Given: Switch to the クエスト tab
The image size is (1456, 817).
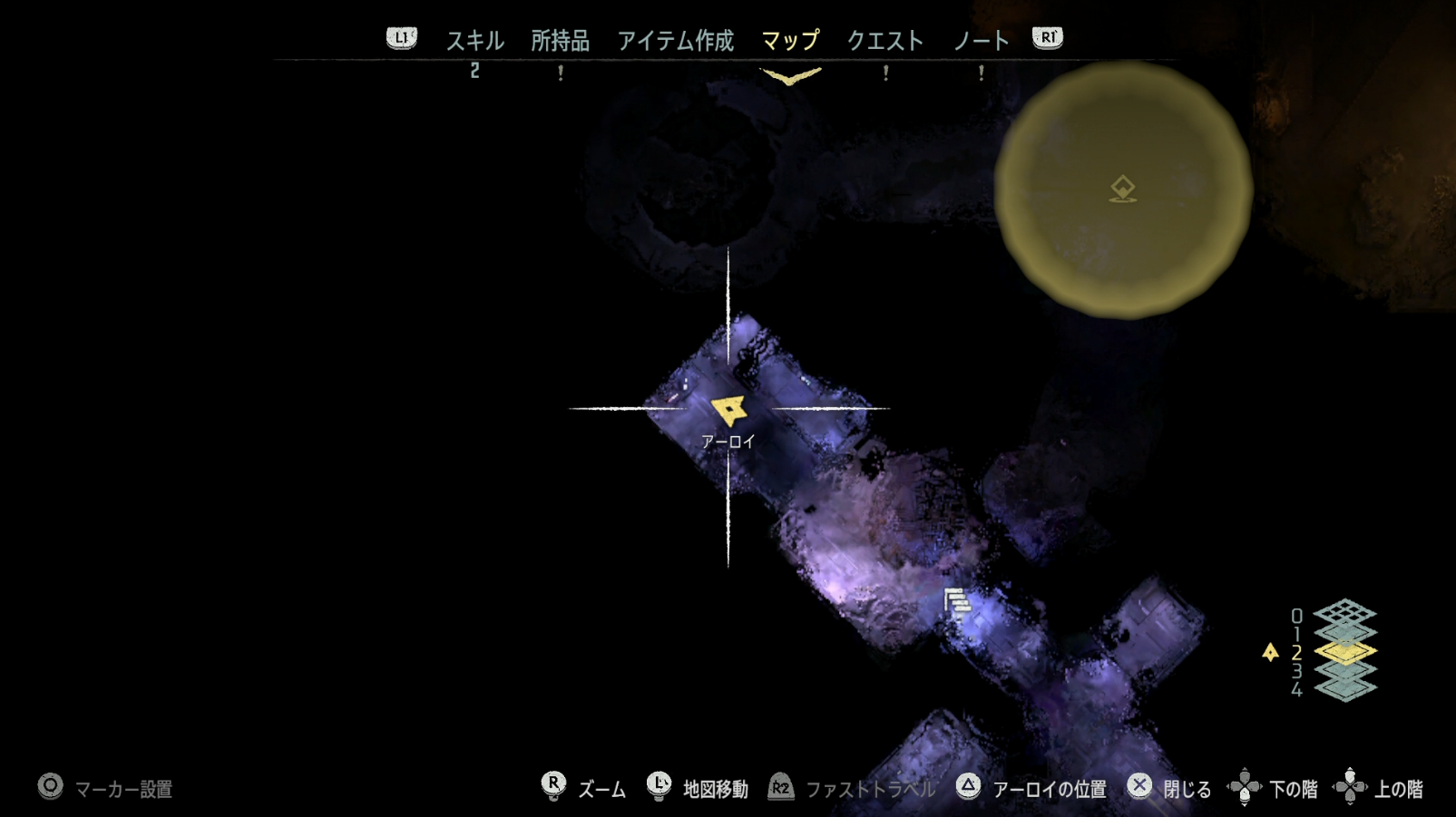Looking at the screenshot, I should [885, 39].
